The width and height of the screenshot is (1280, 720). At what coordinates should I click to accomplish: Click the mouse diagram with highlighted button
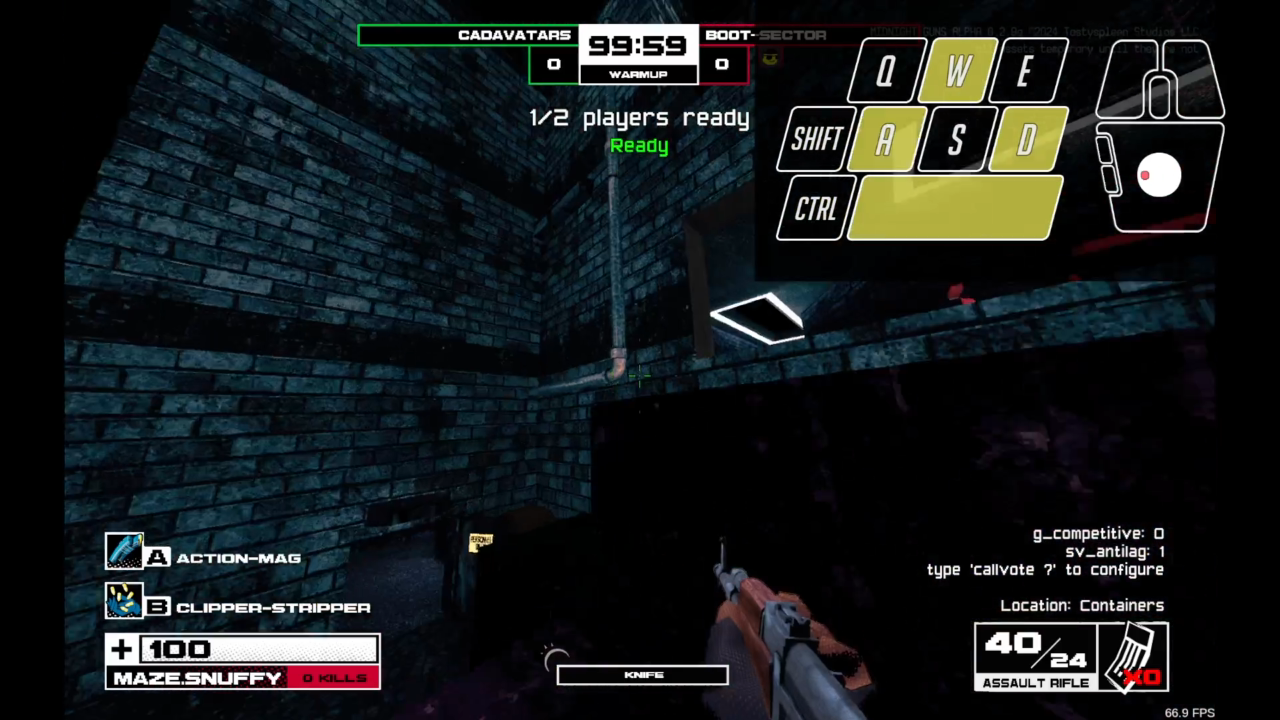[x=1160, y=175]
